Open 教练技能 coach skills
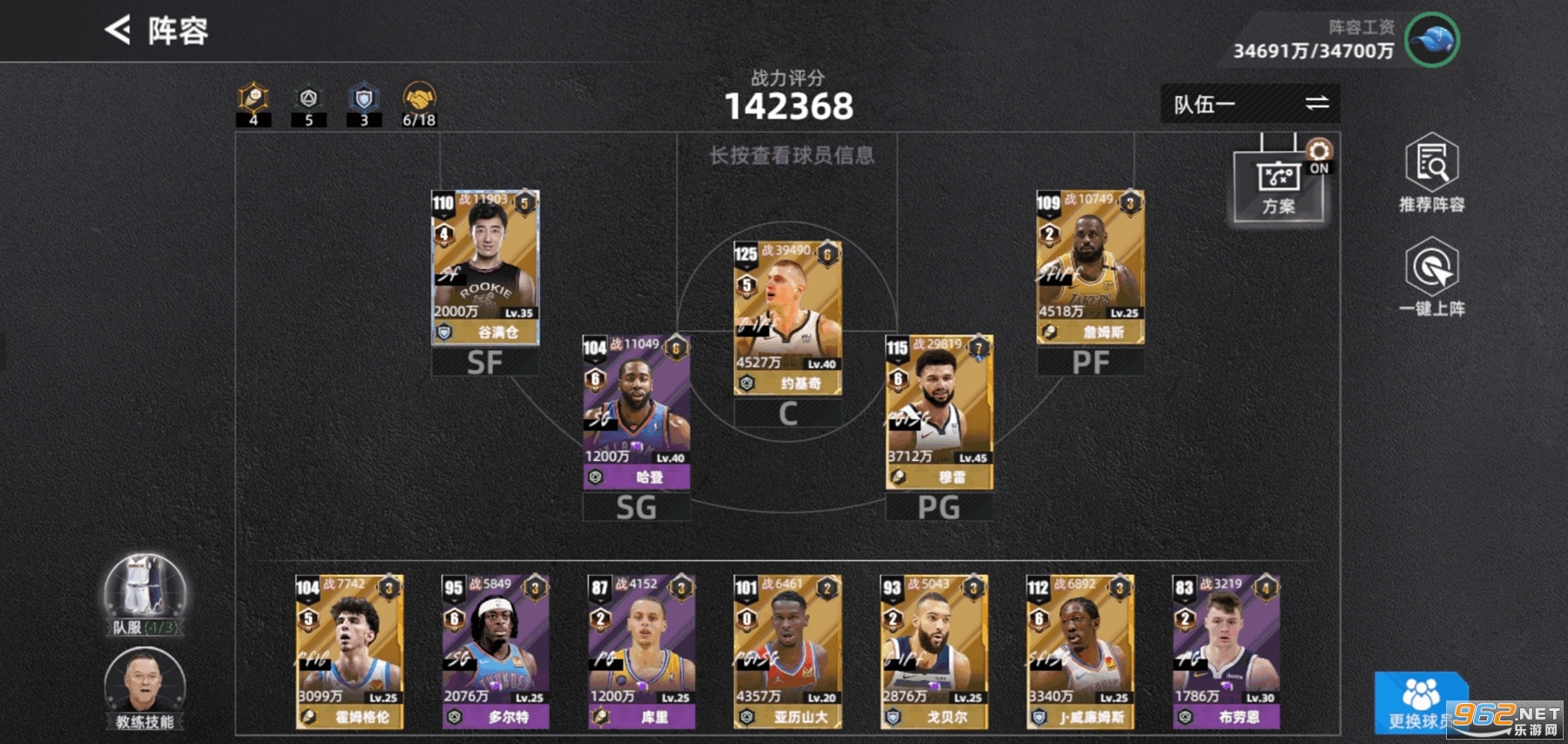The image size is (1568, 744). [145, 689]
